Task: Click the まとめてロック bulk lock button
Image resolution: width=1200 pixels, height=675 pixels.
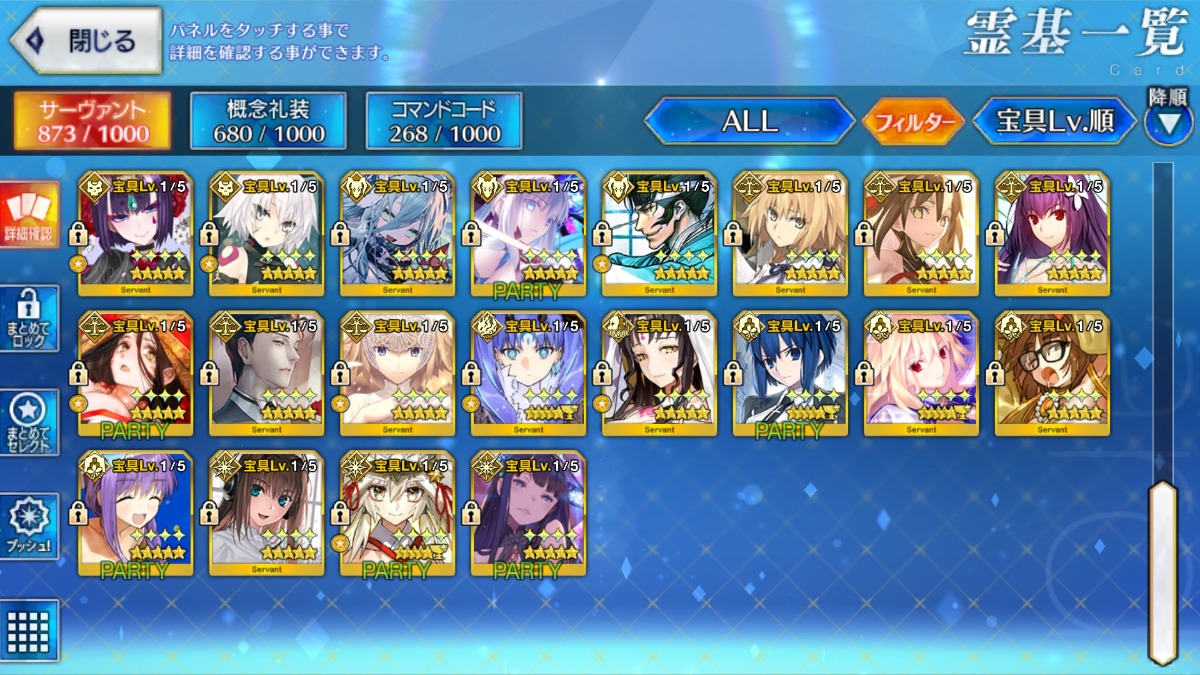Action: [29, 318]
